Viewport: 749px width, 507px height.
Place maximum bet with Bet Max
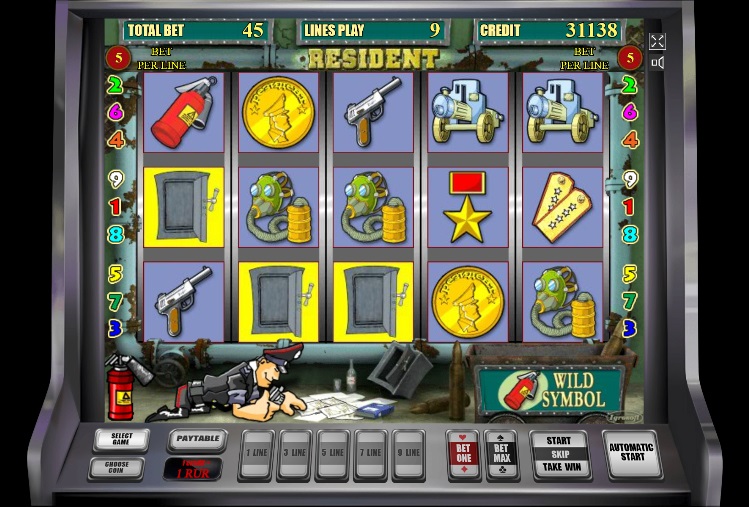(501, 453)
